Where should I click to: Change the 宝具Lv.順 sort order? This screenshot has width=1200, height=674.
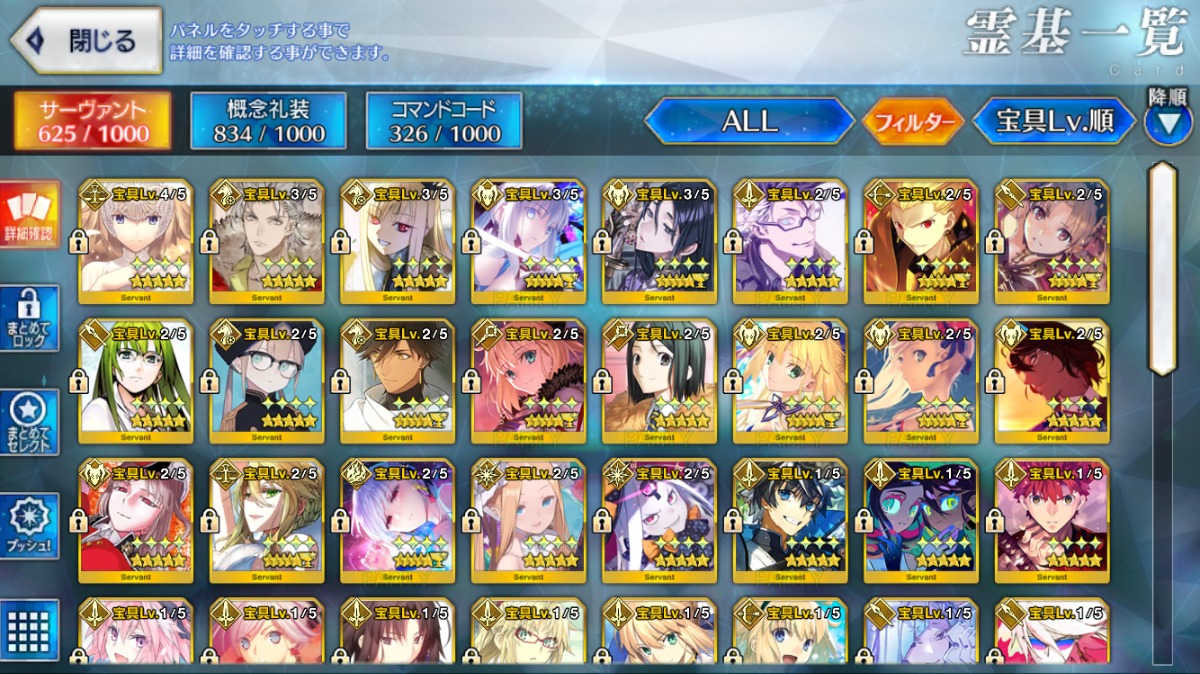(x=1055, y=121)
